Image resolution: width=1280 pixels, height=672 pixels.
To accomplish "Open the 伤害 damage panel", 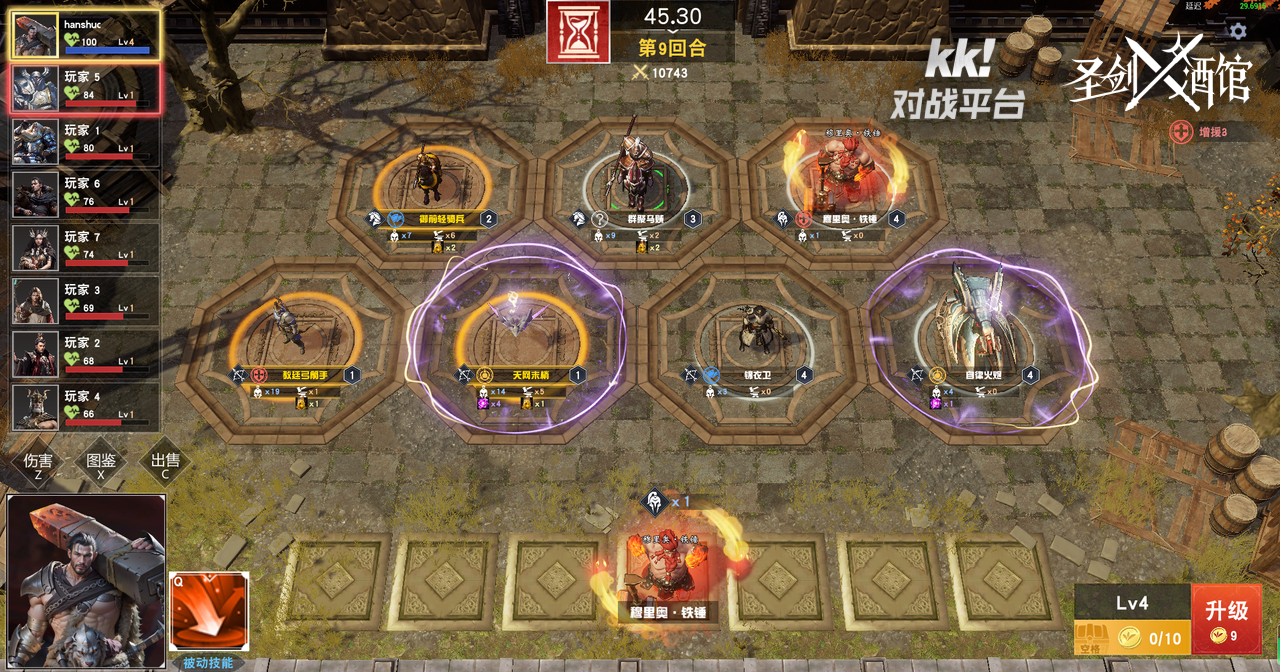I will pyautogui.click(x=38, y=464).
